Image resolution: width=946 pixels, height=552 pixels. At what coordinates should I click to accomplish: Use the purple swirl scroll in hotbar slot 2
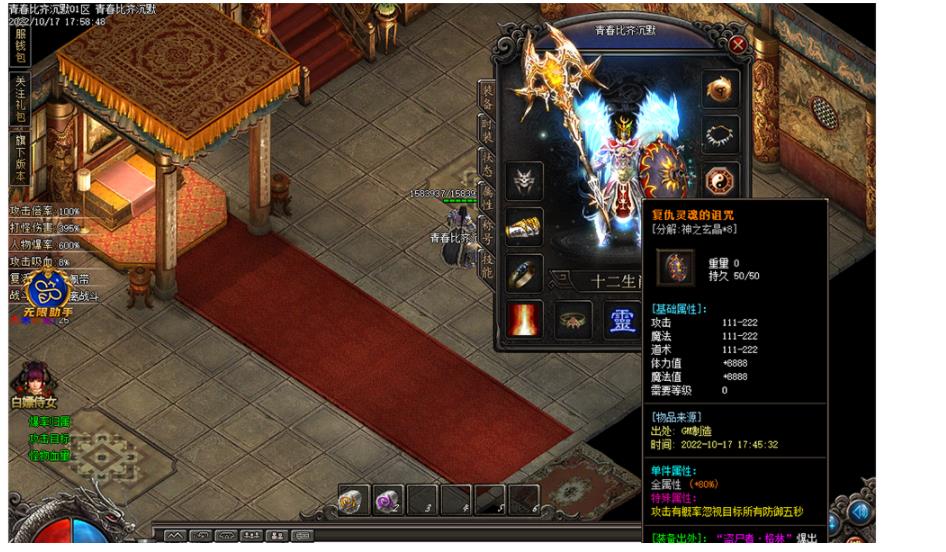[387, 499]
